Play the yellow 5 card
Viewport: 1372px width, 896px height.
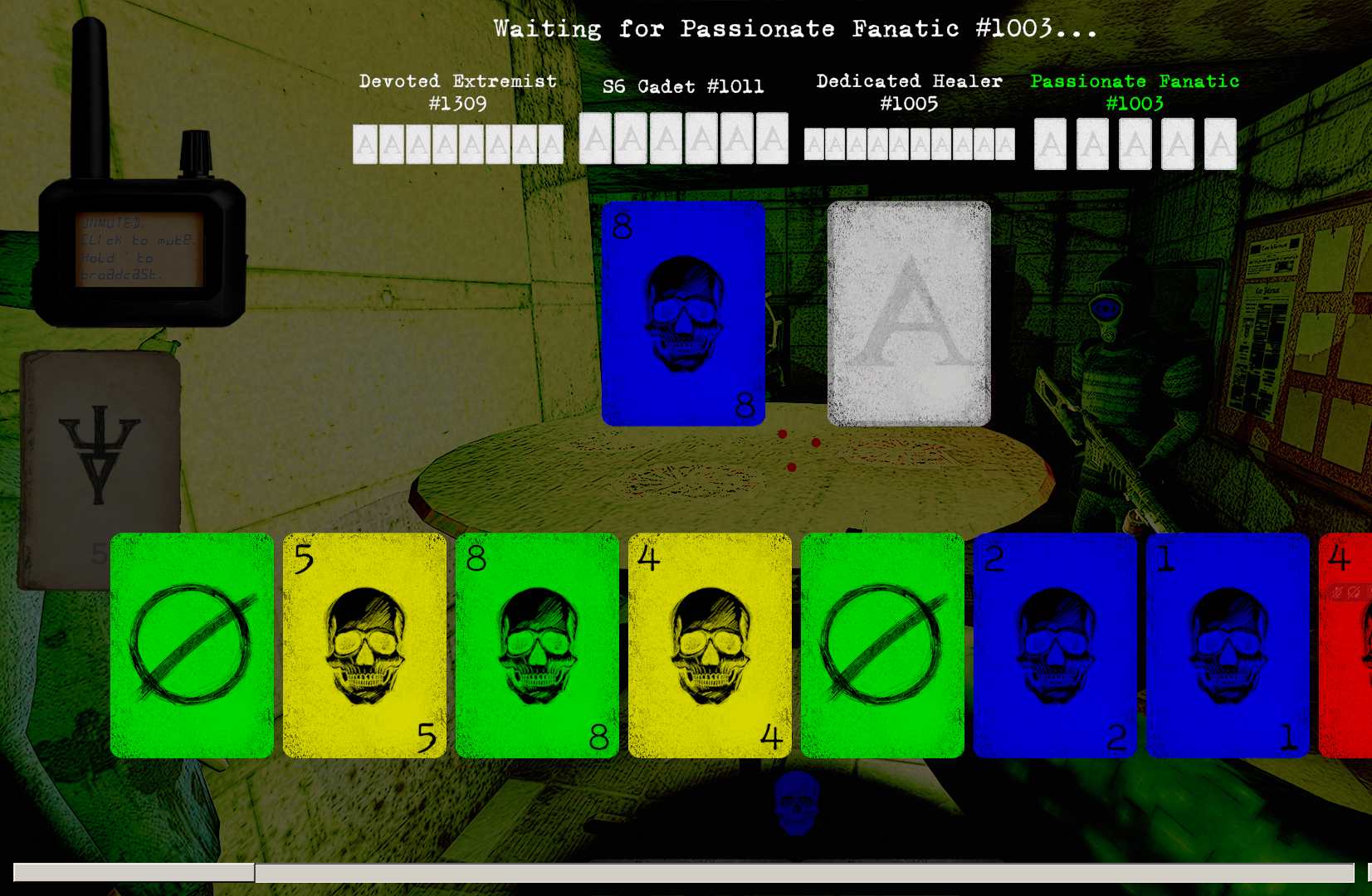pyautogui.click(x=364, y=645)
